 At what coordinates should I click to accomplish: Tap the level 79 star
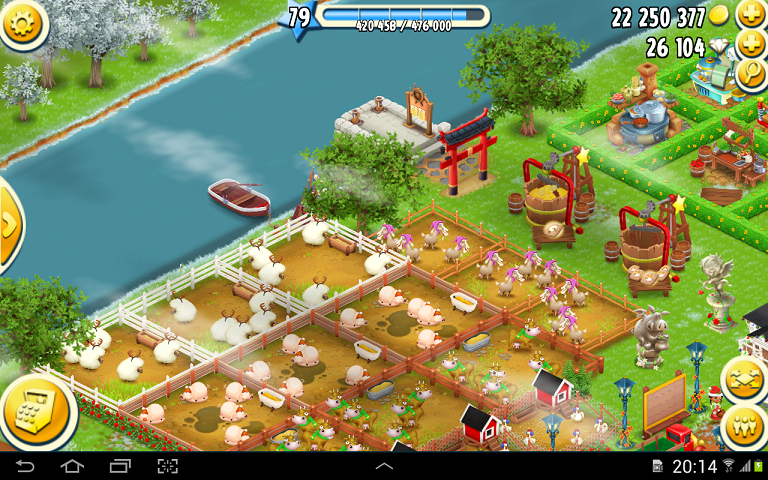tap(299, 17)
